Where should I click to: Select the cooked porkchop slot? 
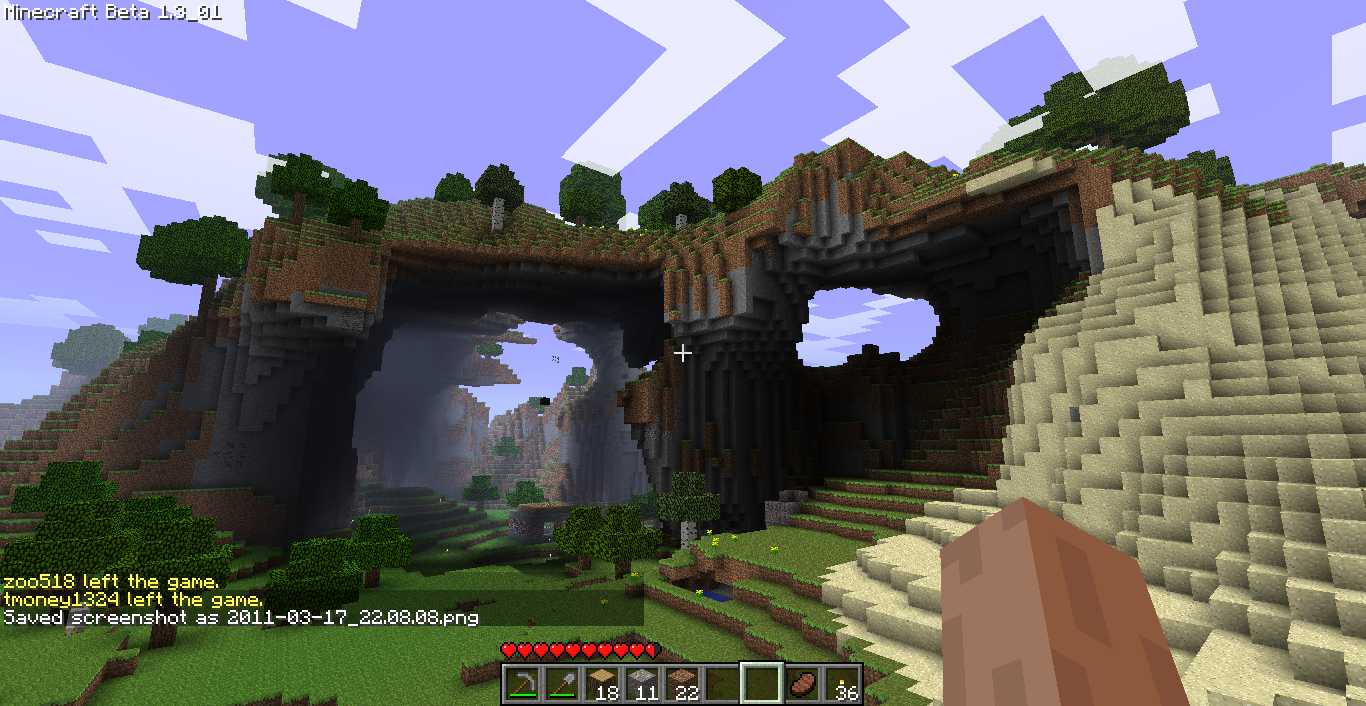point(802,684)
